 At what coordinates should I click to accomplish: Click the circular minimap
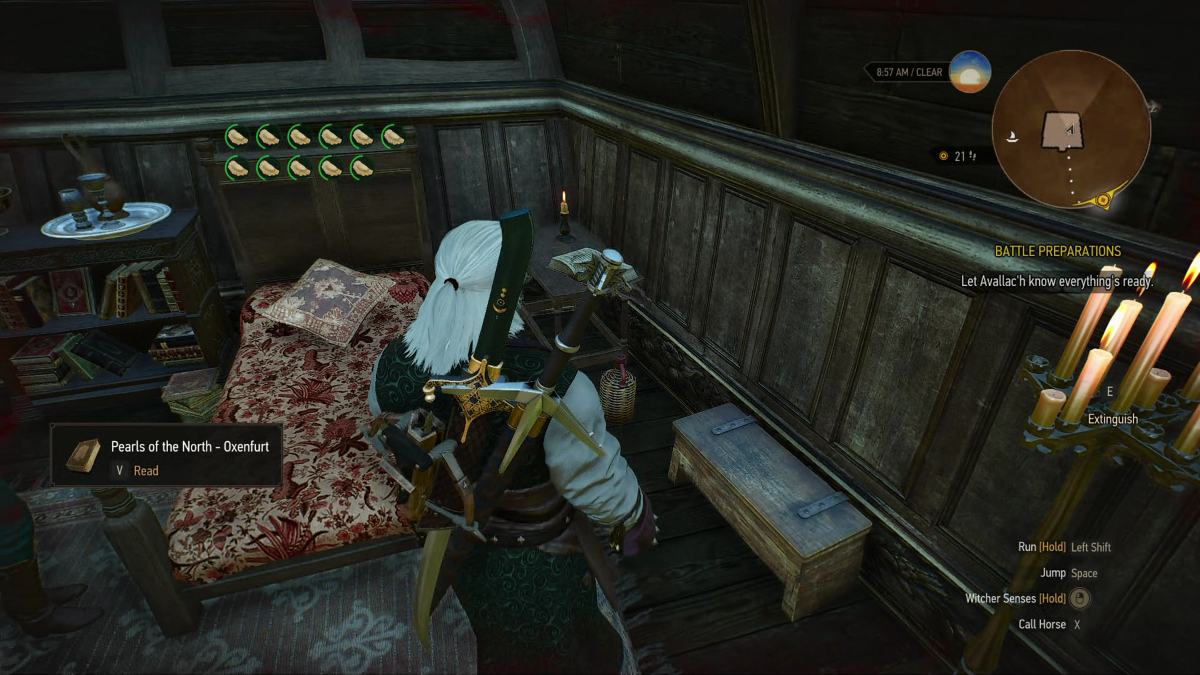tap(1071, 130)
